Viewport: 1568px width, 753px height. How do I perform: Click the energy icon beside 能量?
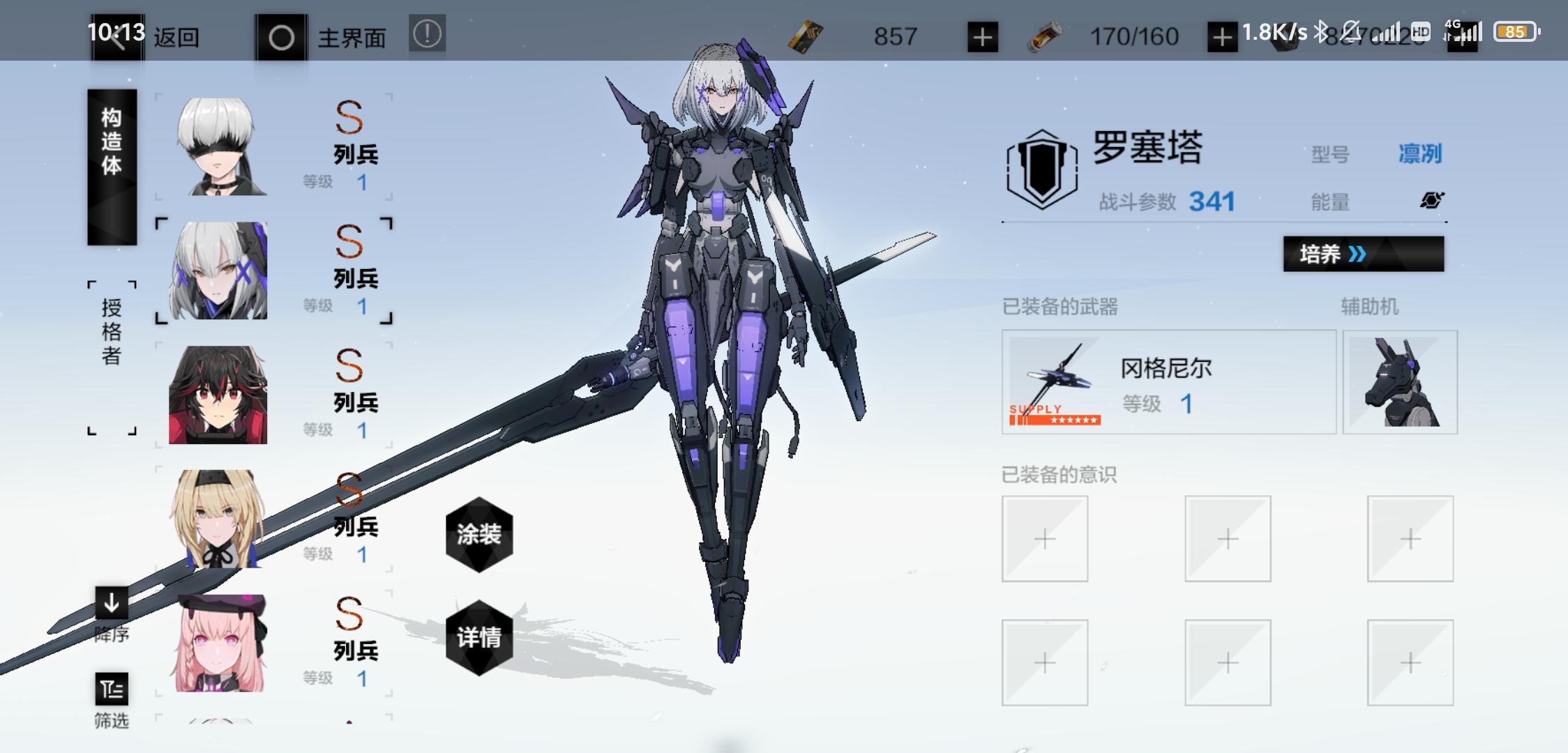[x=1431, y=201]
